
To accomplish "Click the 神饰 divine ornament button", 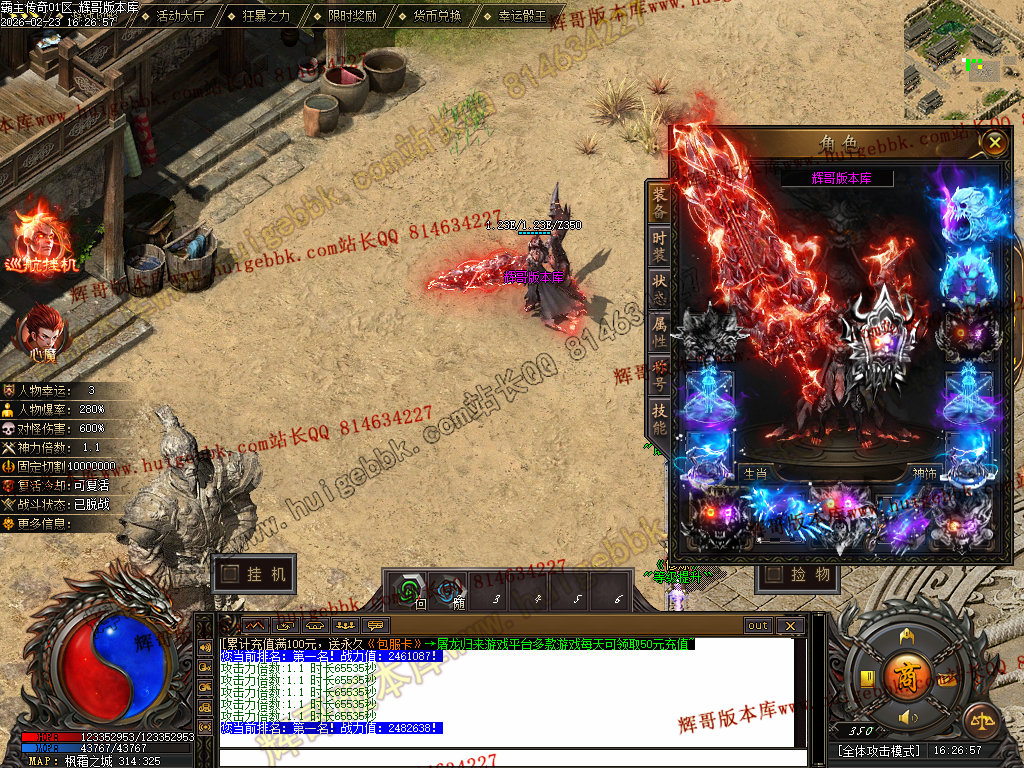I will pos(925,473).
